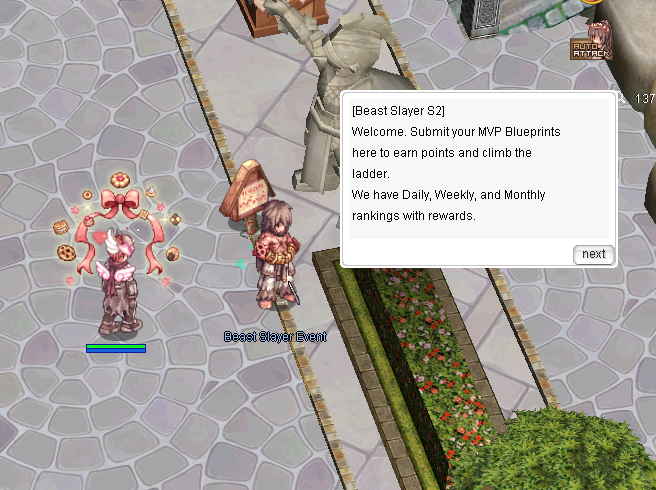Continue the dialogue with the next button

593,254
